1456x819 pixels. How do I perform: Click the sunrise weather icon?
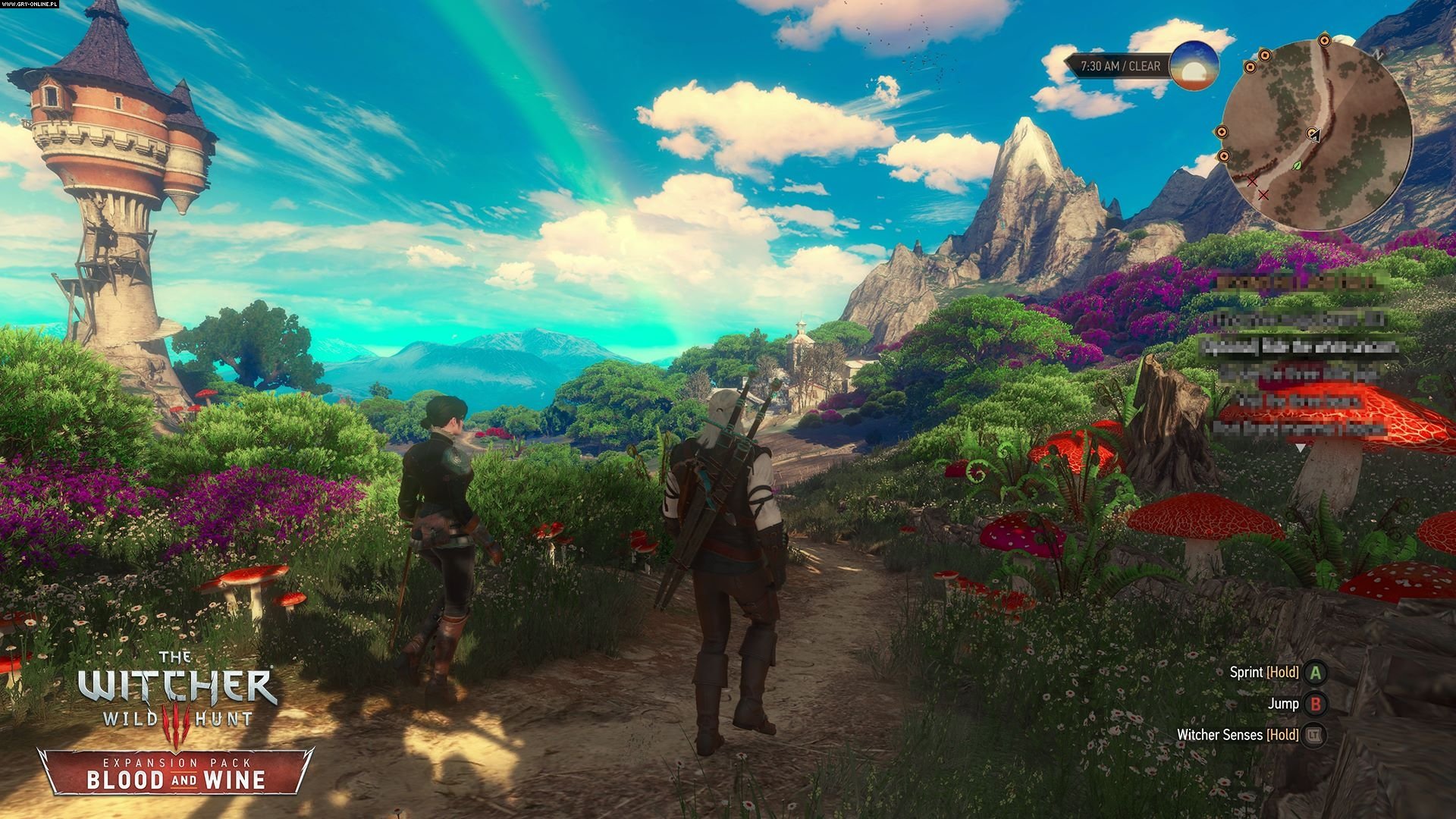(1194, 67)
